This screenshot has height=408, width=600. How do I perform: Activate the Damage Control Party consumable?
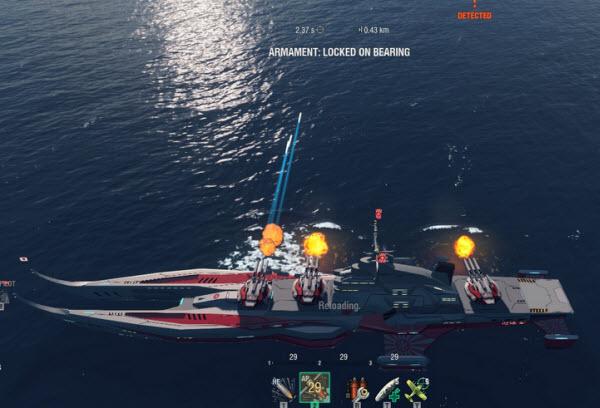click(x=358, y=390)
